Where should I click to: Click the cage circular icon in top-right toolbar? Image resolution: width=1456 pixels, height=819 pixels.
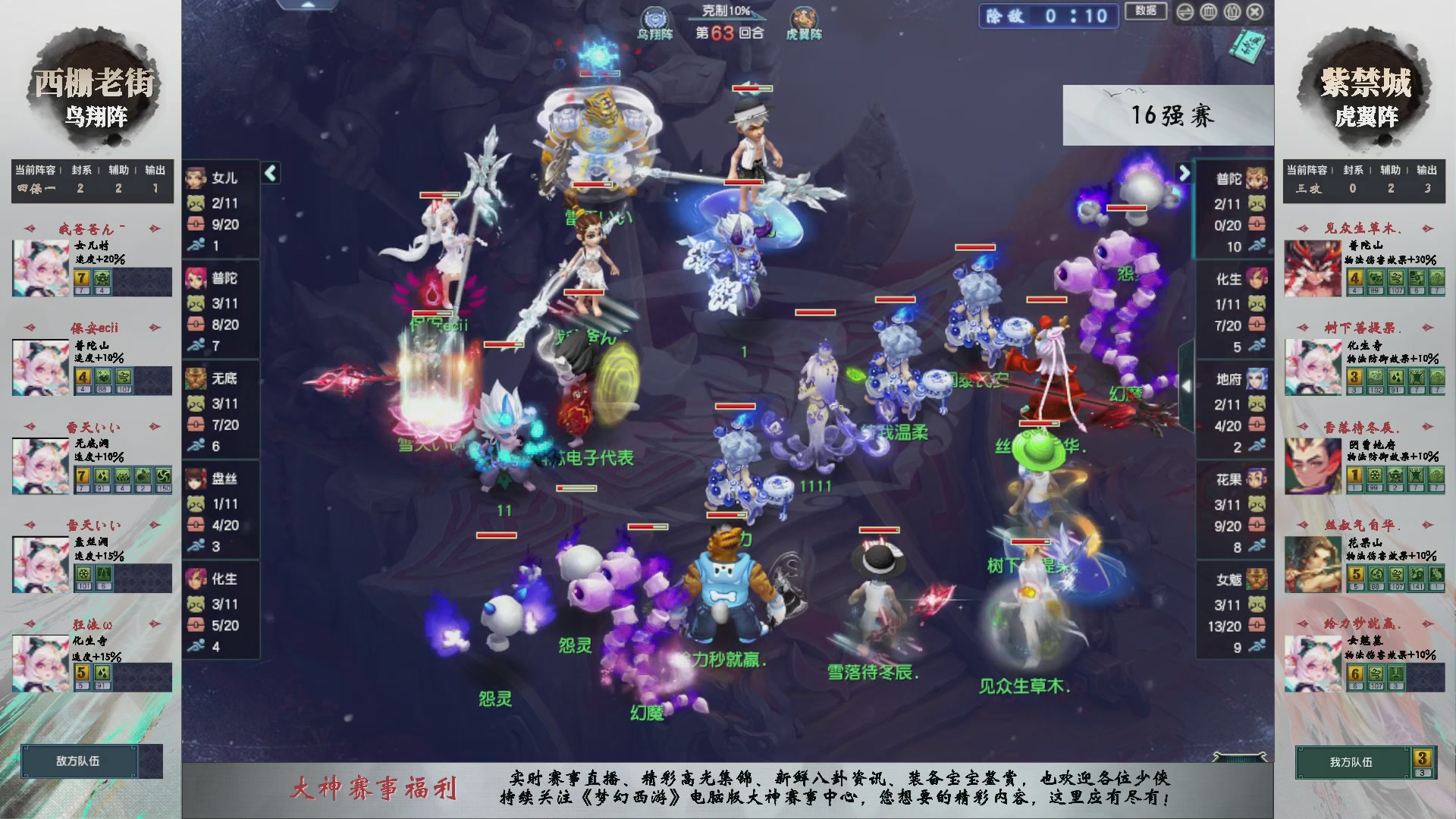[x=1209, y=11]
